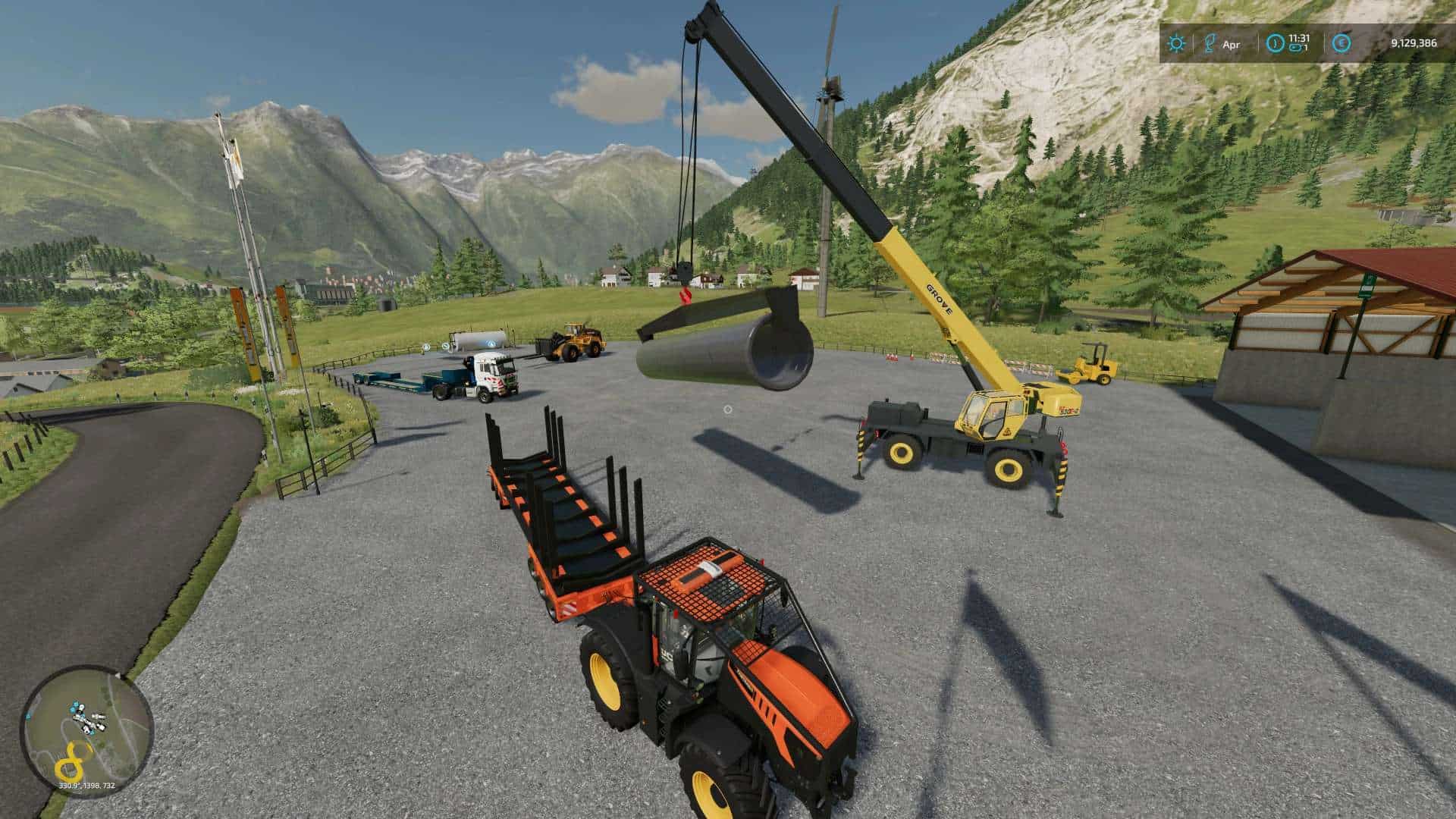1456x819 pixels.
Task: Open the clock icon showing 11:31
Action: (x=1275, y=43)
